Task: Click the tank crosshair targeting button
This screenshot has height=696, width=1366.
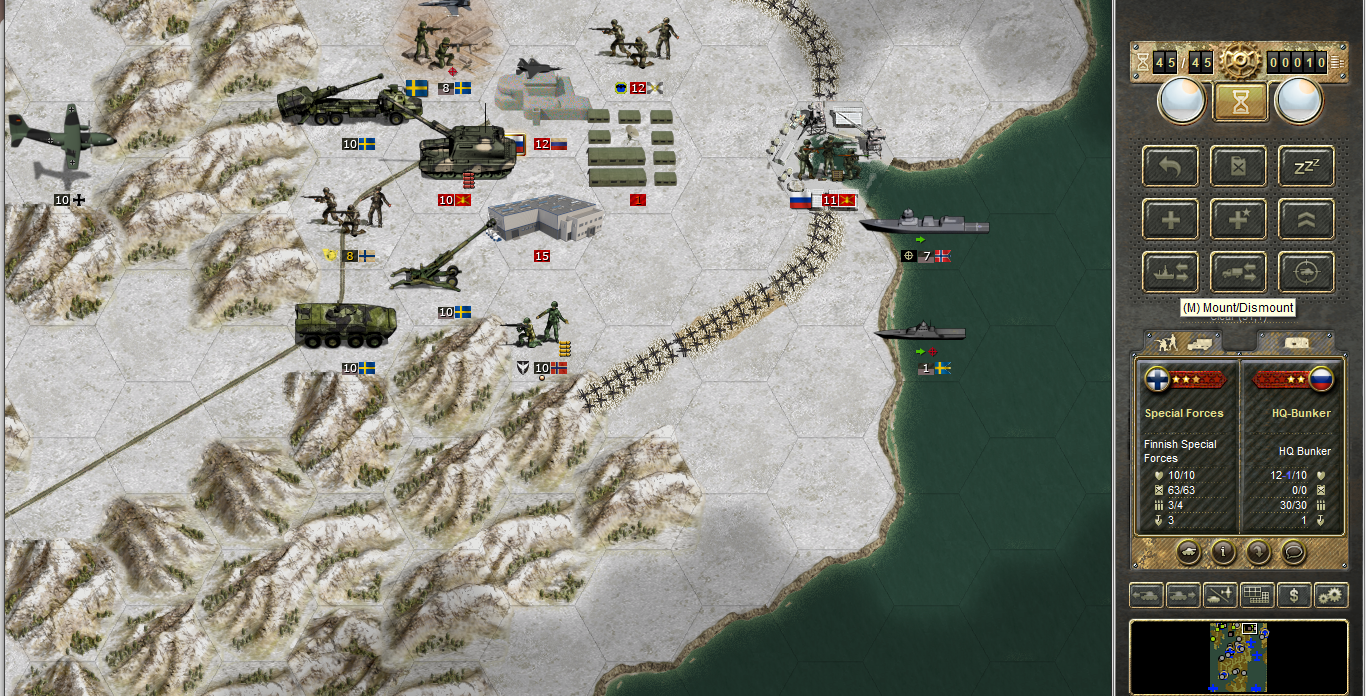Action: pos(1306,272)
